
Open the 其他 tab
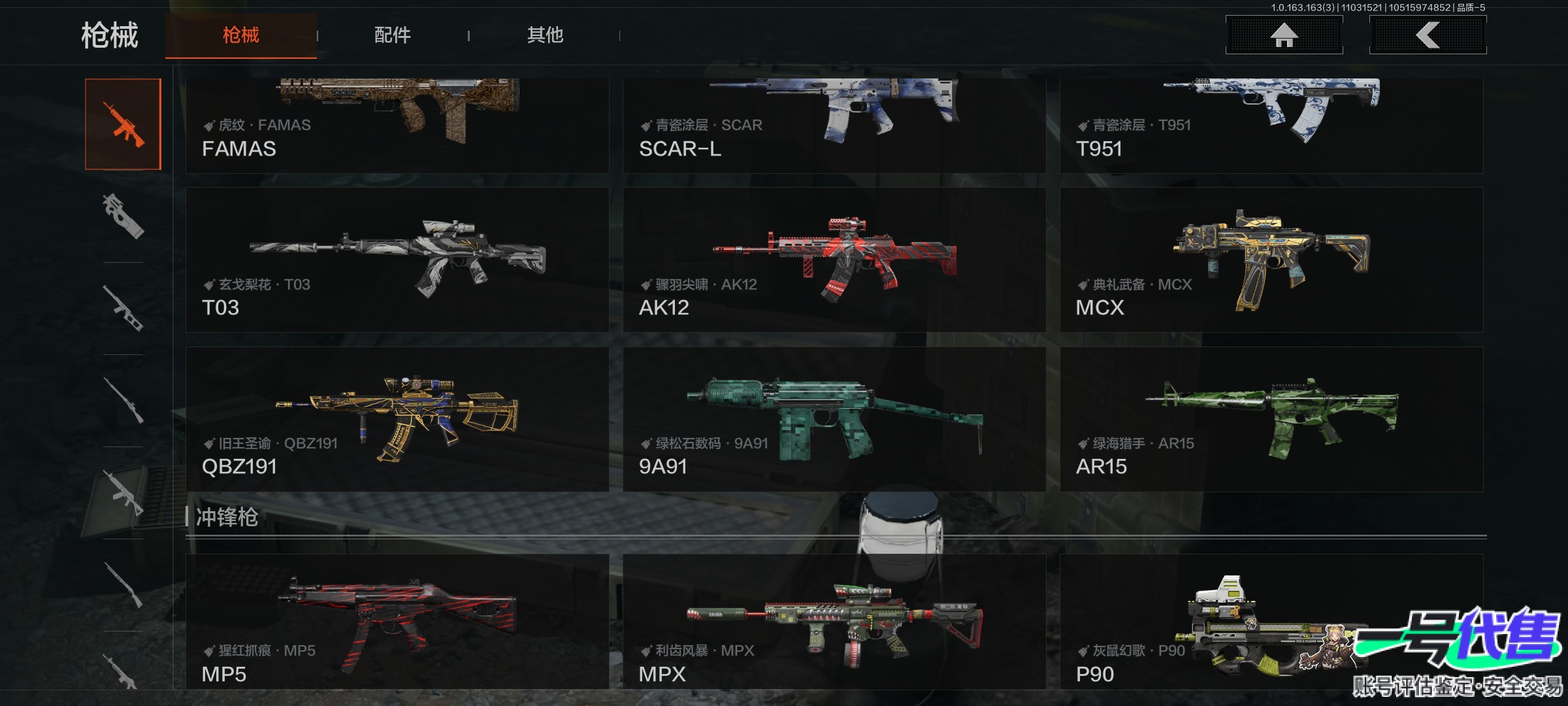pyautogui.click(x=545, y=35)
